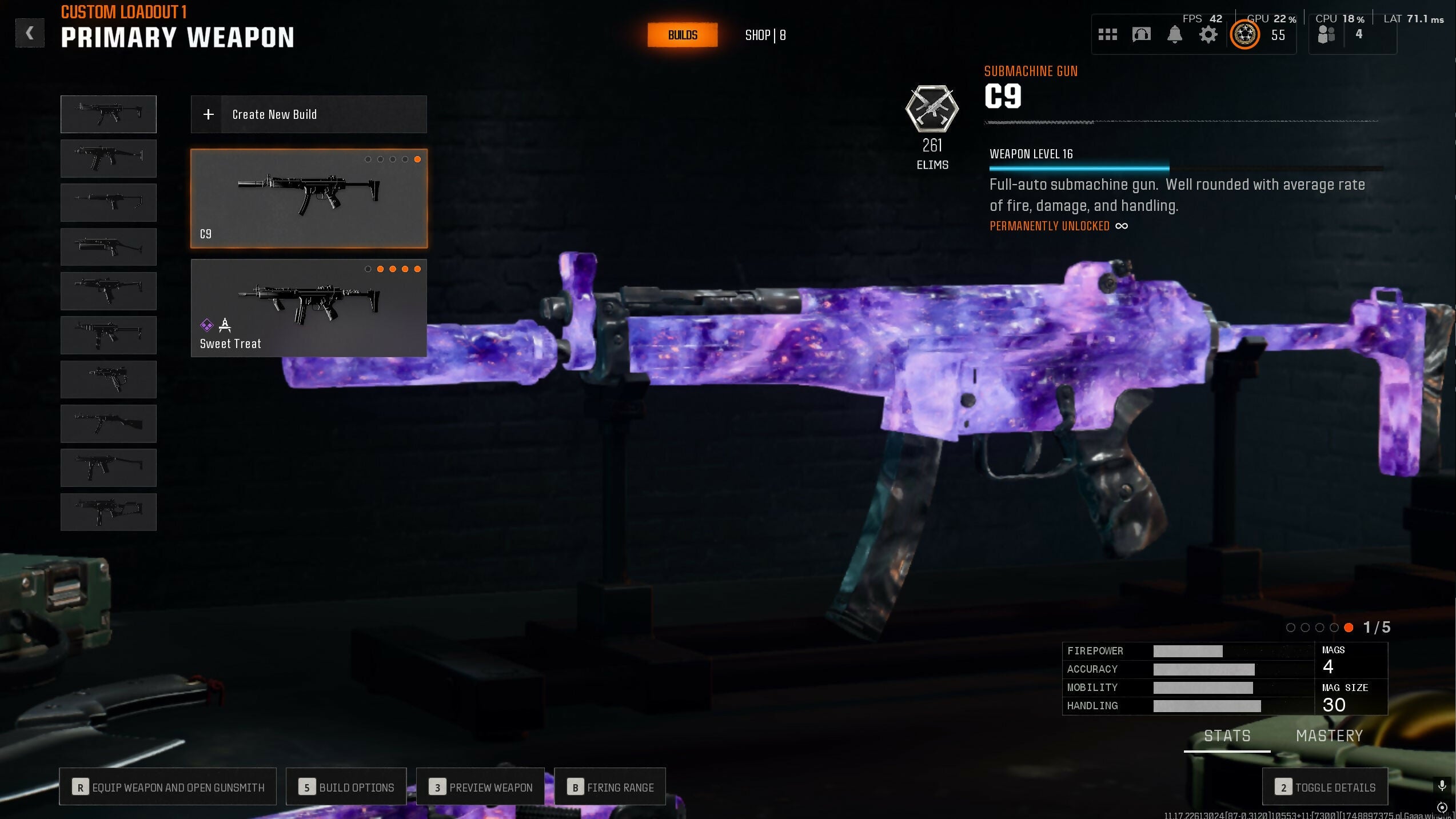Switch to the Mastery tab
This screenshot has width=1456, height=819.
click(x=1329, y=736)
